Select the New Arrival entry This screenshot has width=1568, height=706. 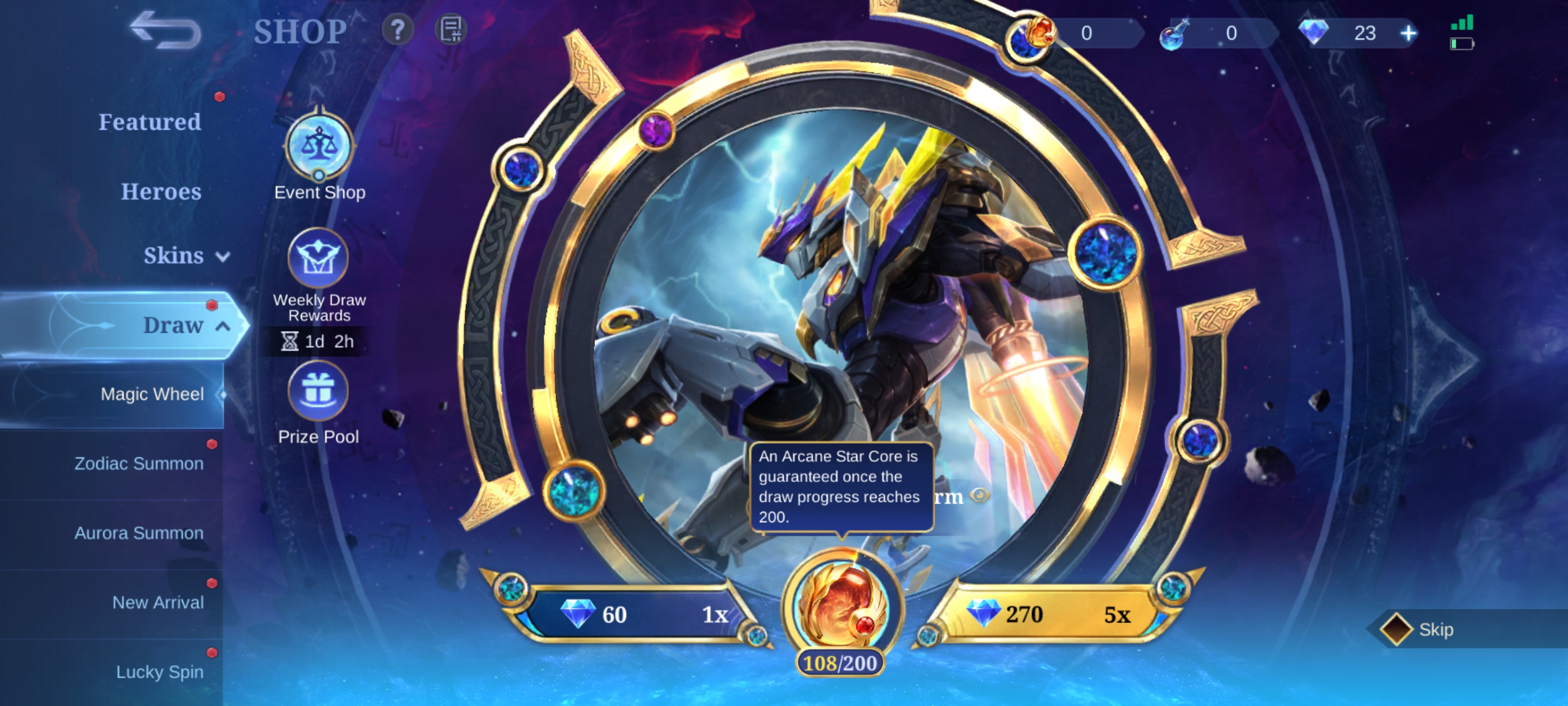158,602
